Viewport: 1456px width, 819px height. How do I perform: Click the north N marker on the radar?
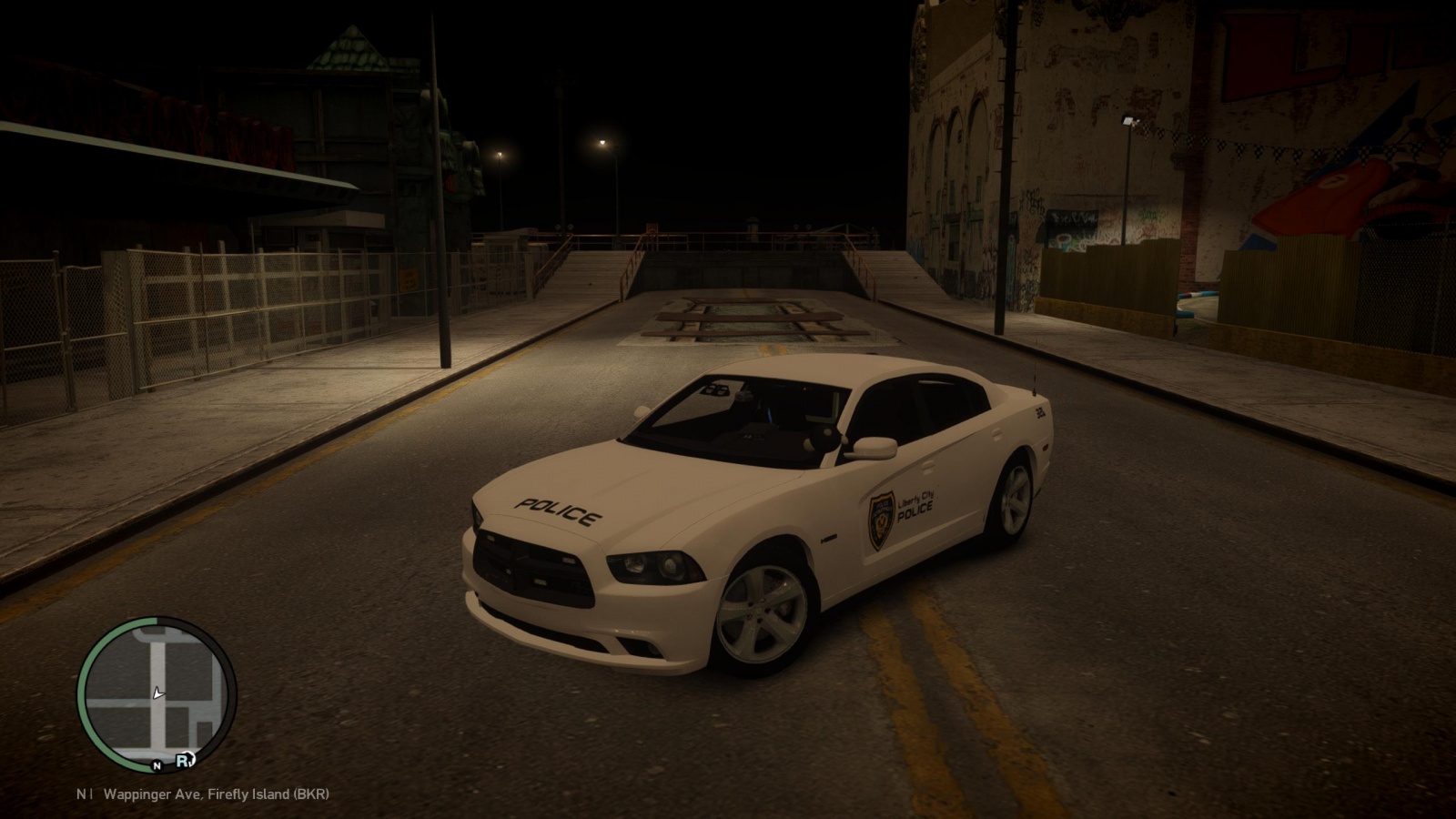point(157,765)
